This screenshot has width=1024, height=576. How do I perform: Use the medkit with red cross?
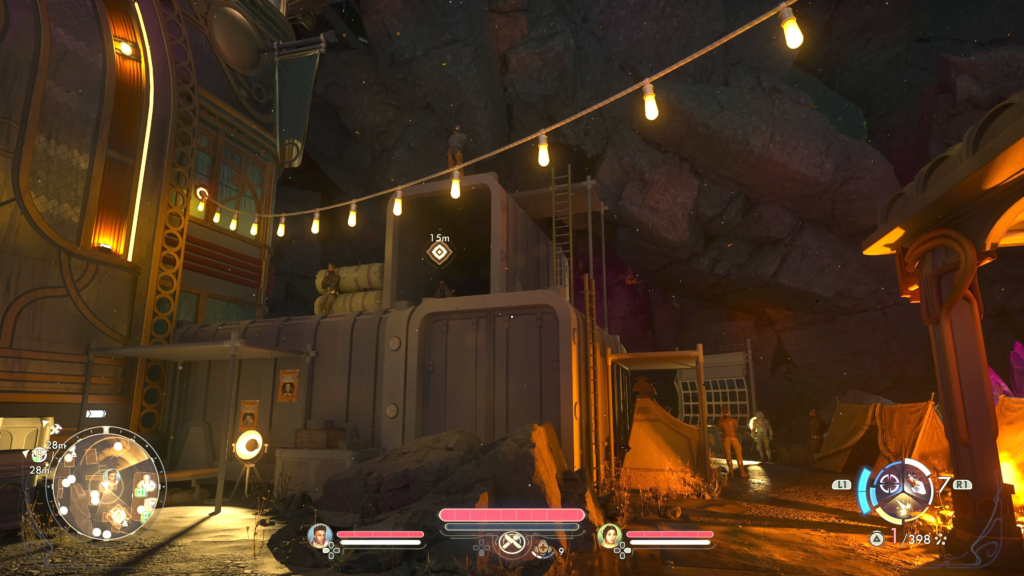tap(543, 547)
